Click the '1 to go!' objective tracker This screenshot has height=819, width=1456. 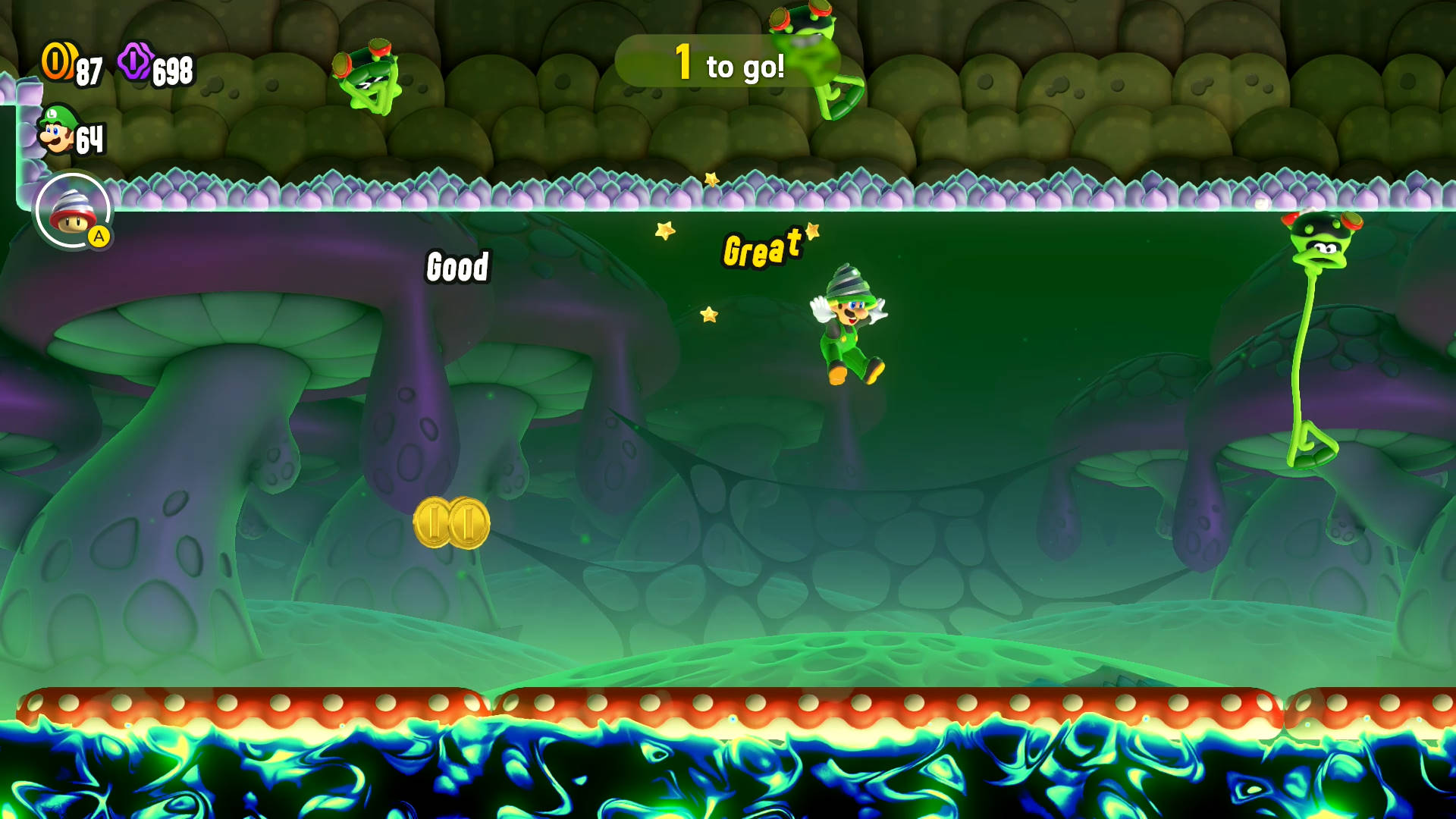[726, 62]
